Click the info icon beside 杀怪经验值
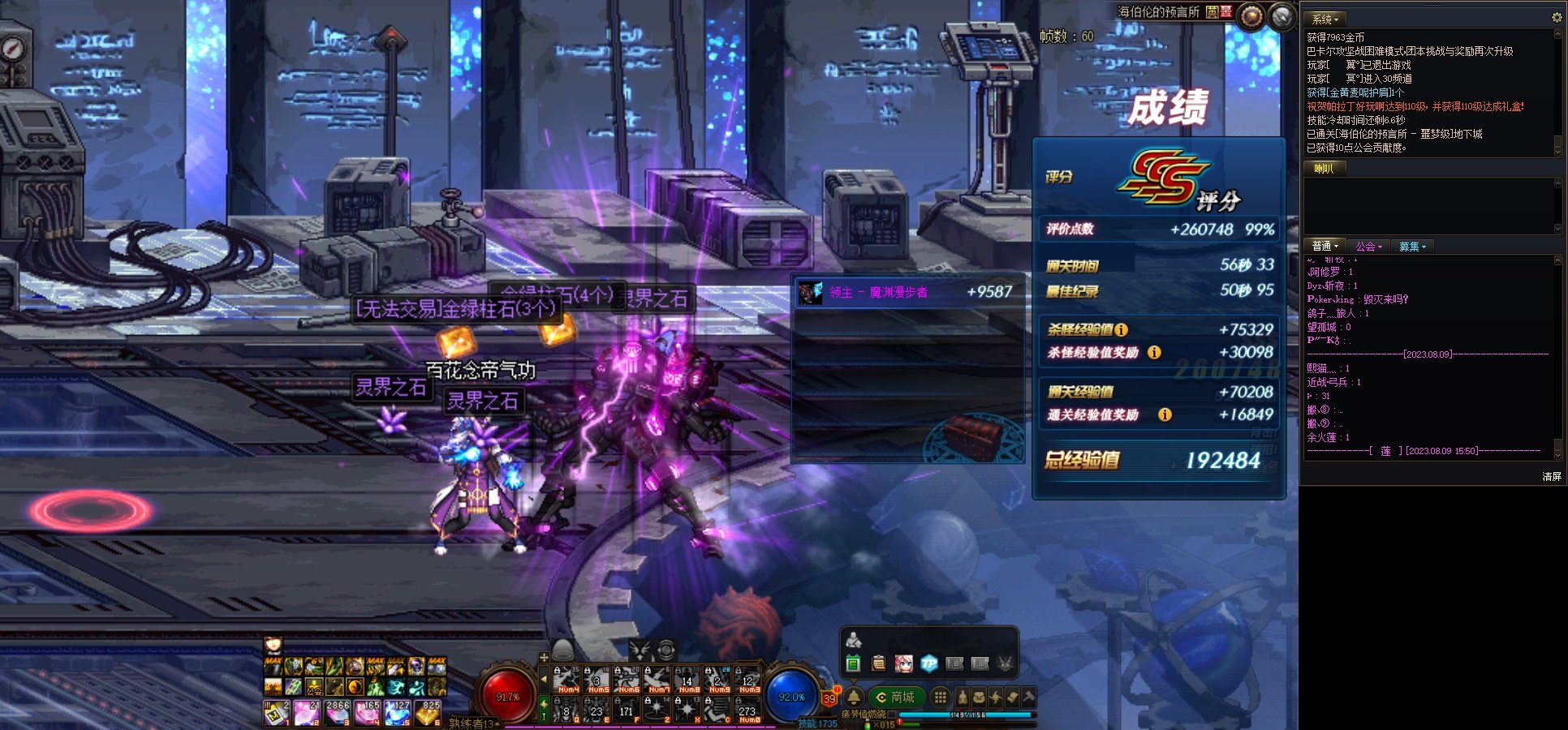This screenshot has width=1568, height=730. pos(1121,330)
